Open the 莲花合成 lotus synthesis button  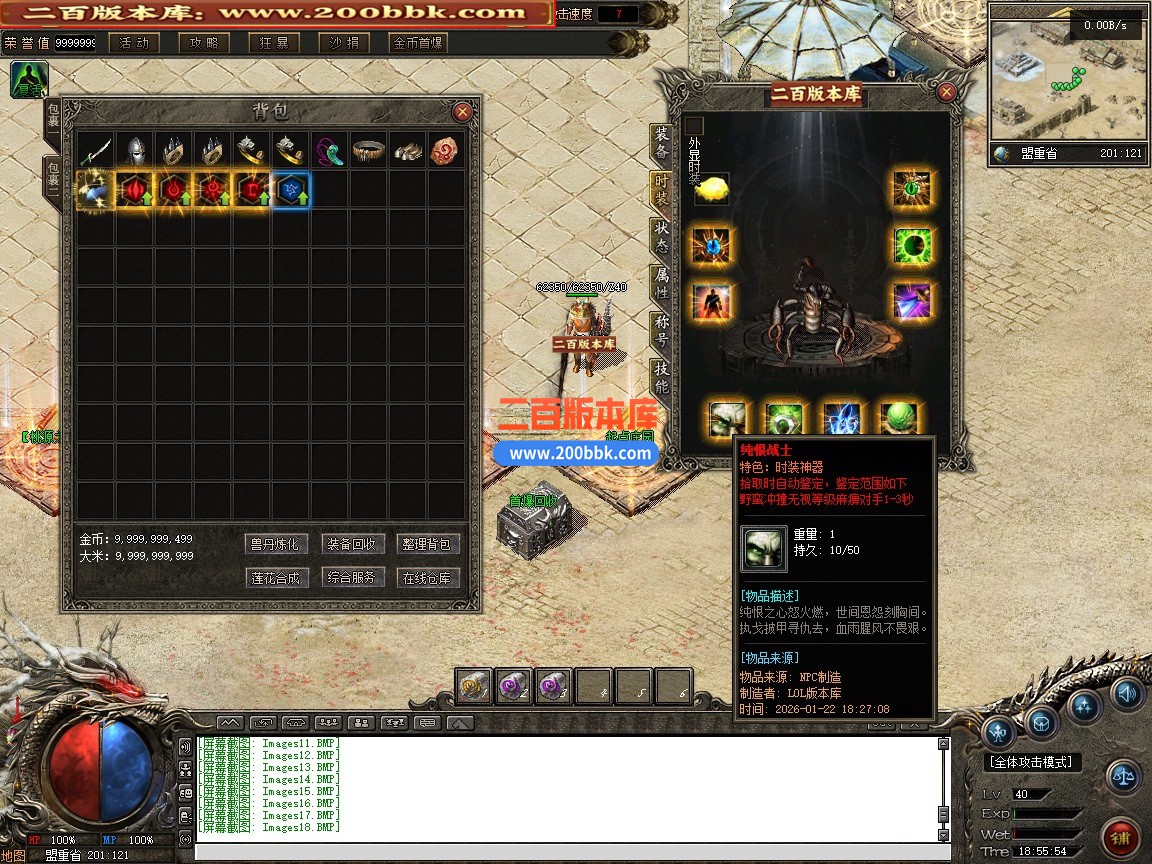coord(275,578)
